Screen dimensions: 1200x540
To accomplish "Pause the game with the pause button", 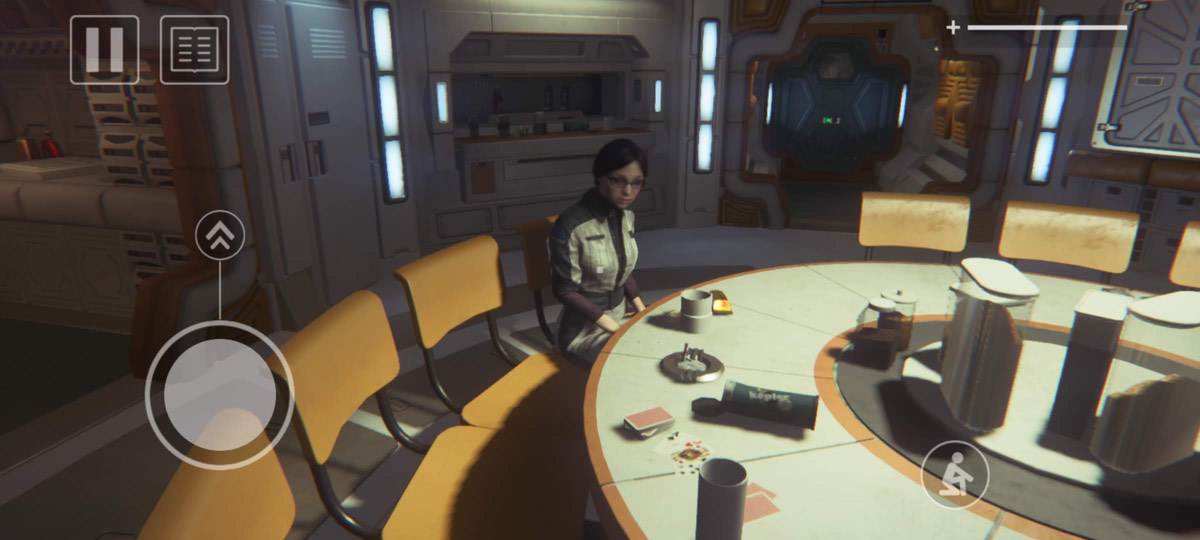I will (x=104, y=49).
